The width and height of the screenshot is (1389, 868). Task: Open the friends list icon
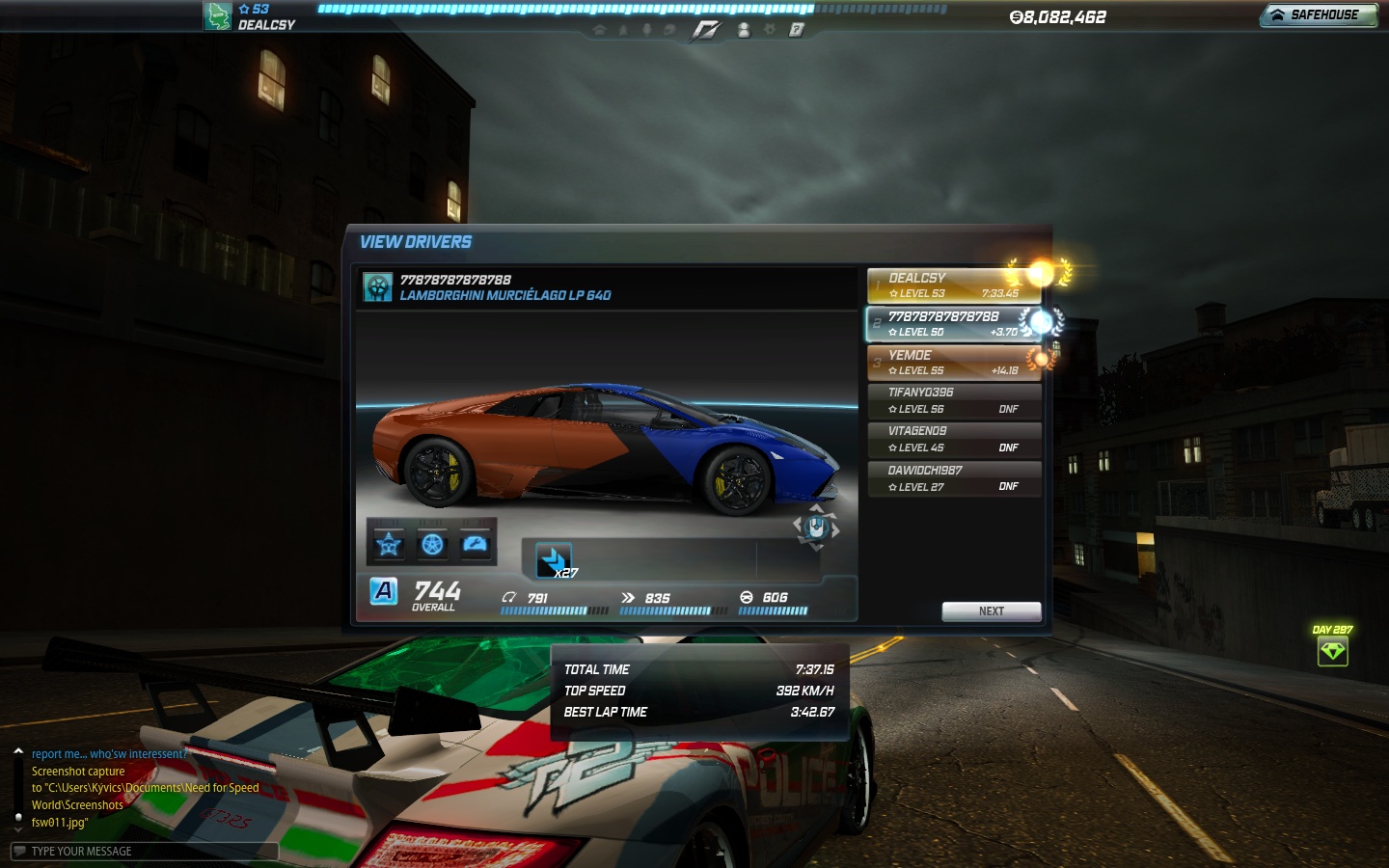[743, 30]
